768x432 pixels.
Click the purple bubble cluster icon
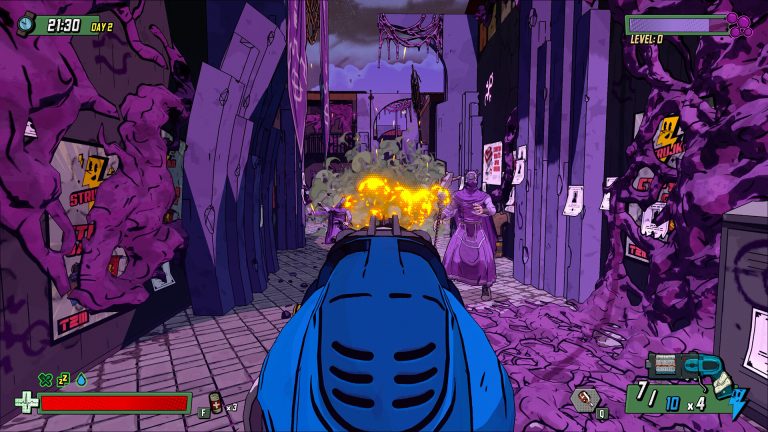(x=739, y=24)
